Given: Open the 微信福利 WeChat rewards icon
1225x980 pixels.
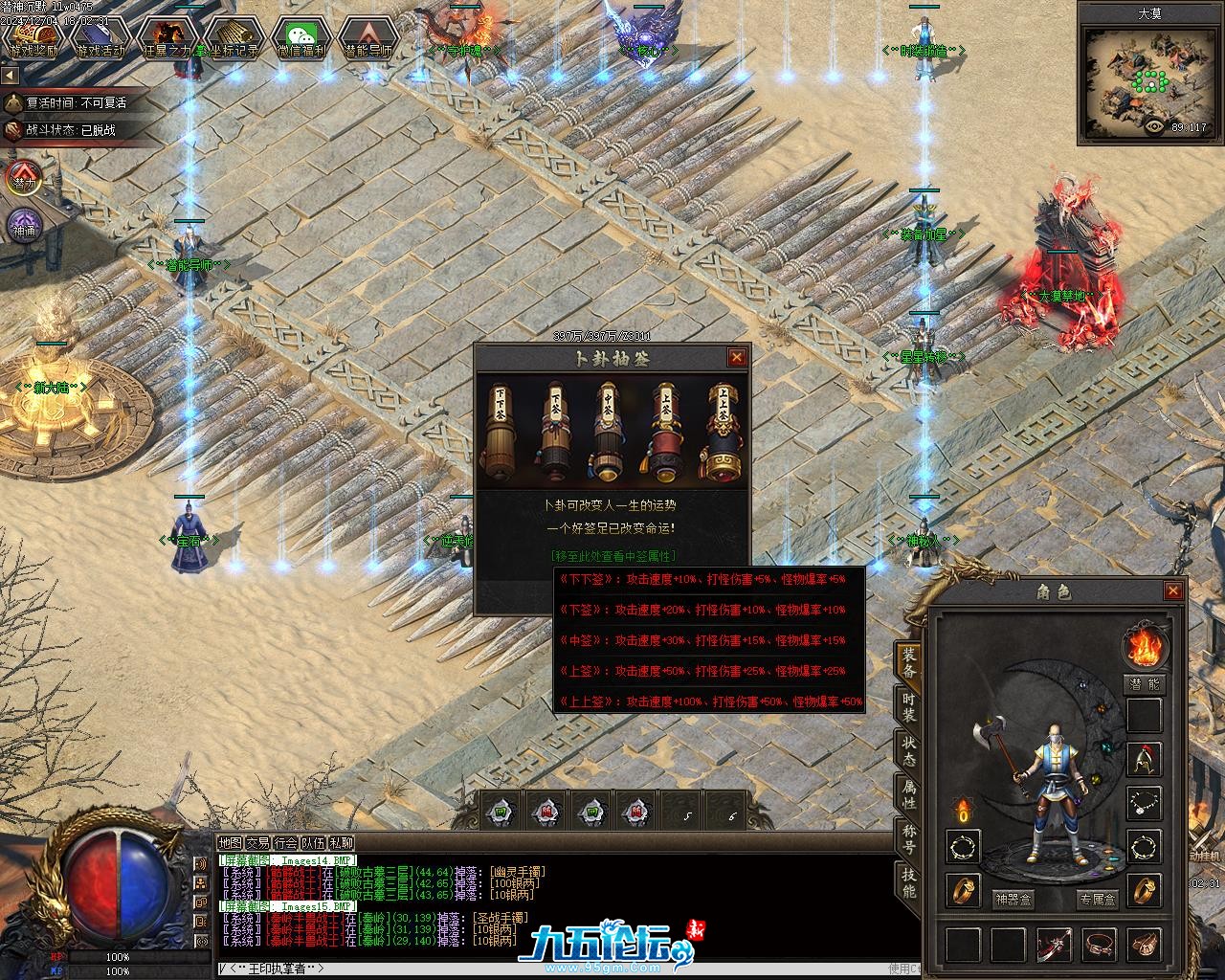Looking at the screenshot, I should pyautogui.click(x=301, y=38).
